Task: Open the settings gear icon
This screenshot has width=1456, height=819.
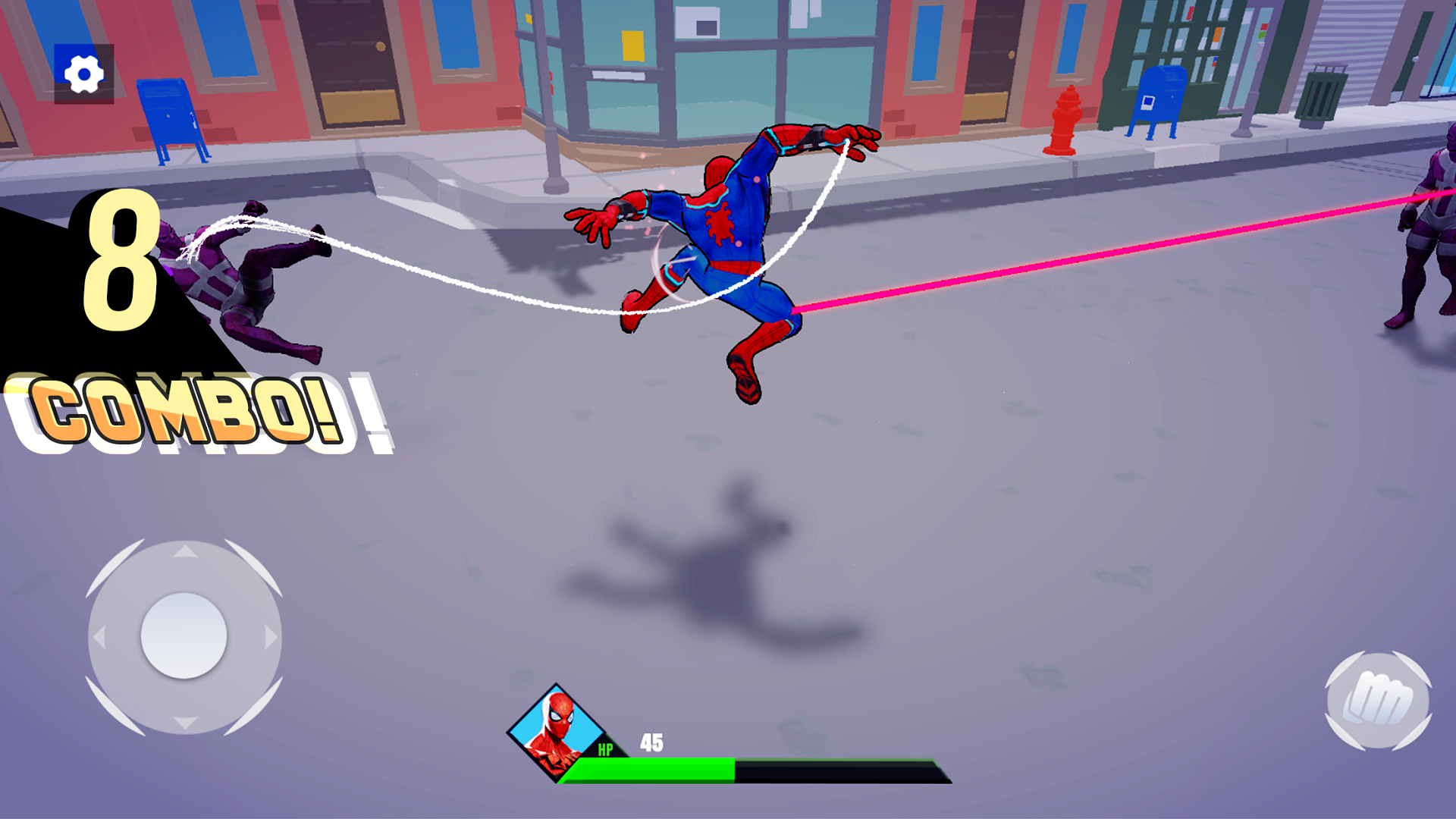Action: (83, 74)
